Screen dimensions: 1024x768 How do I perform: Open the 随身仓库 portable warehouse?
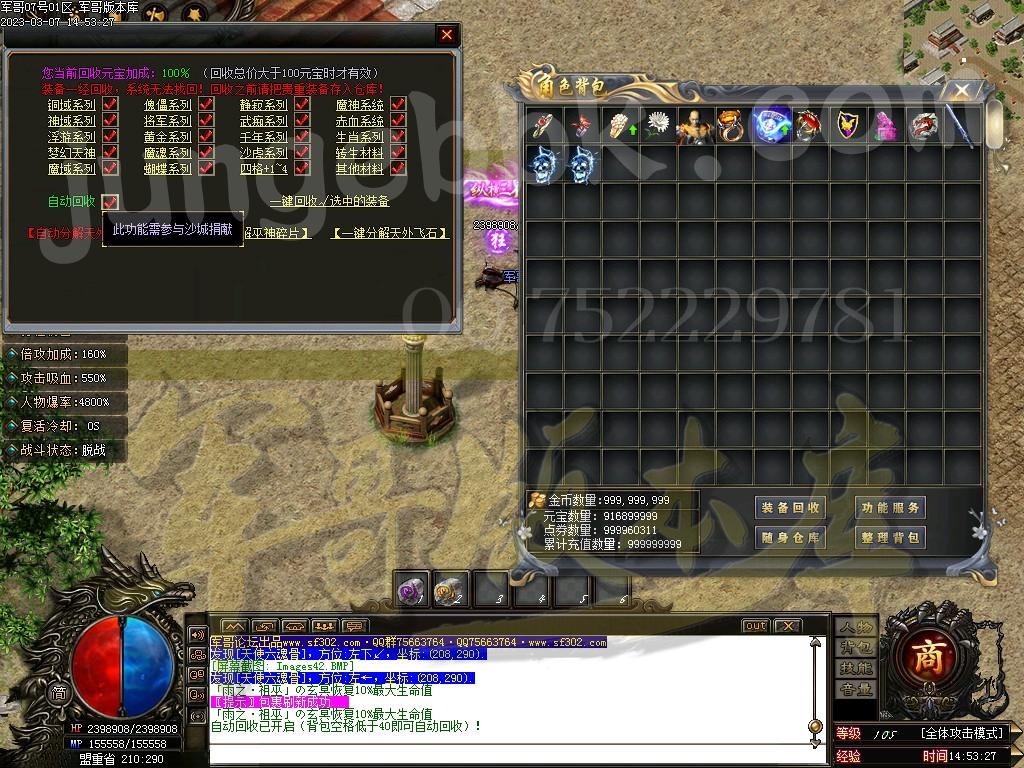pos(790,537)
